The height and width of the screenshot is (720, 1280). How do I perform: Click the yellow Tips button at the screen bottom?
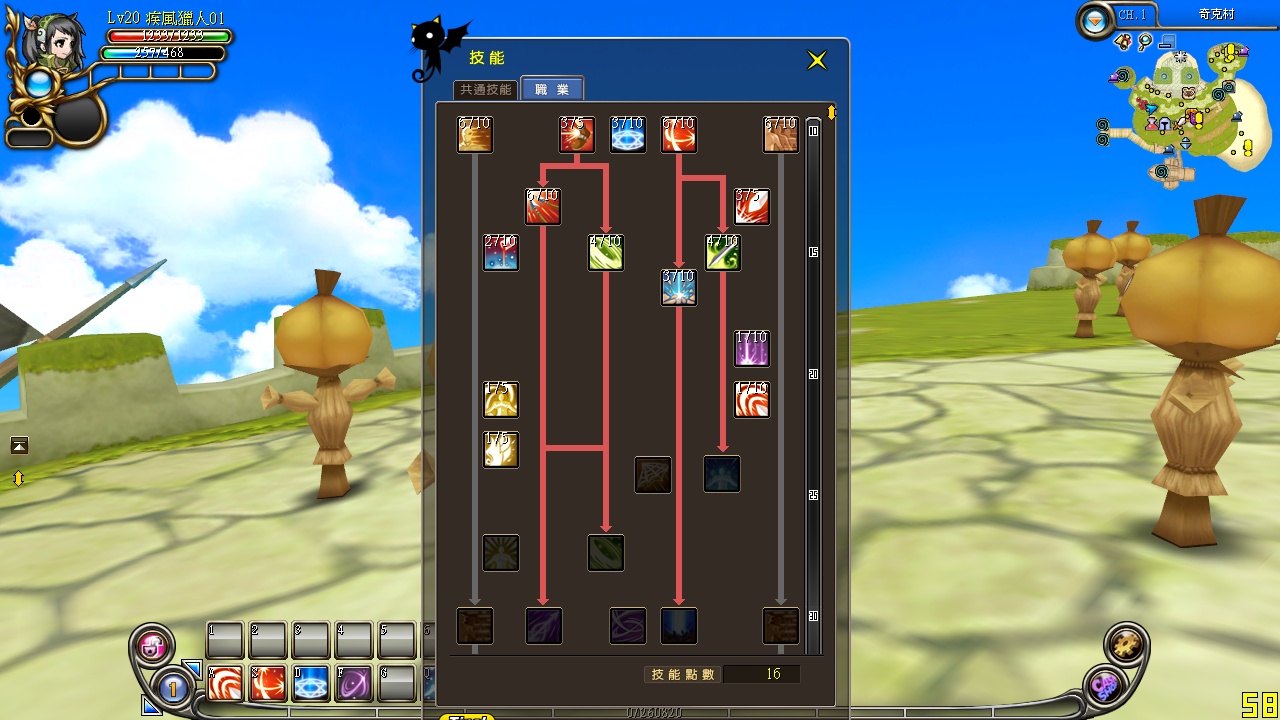click(465, 716)
